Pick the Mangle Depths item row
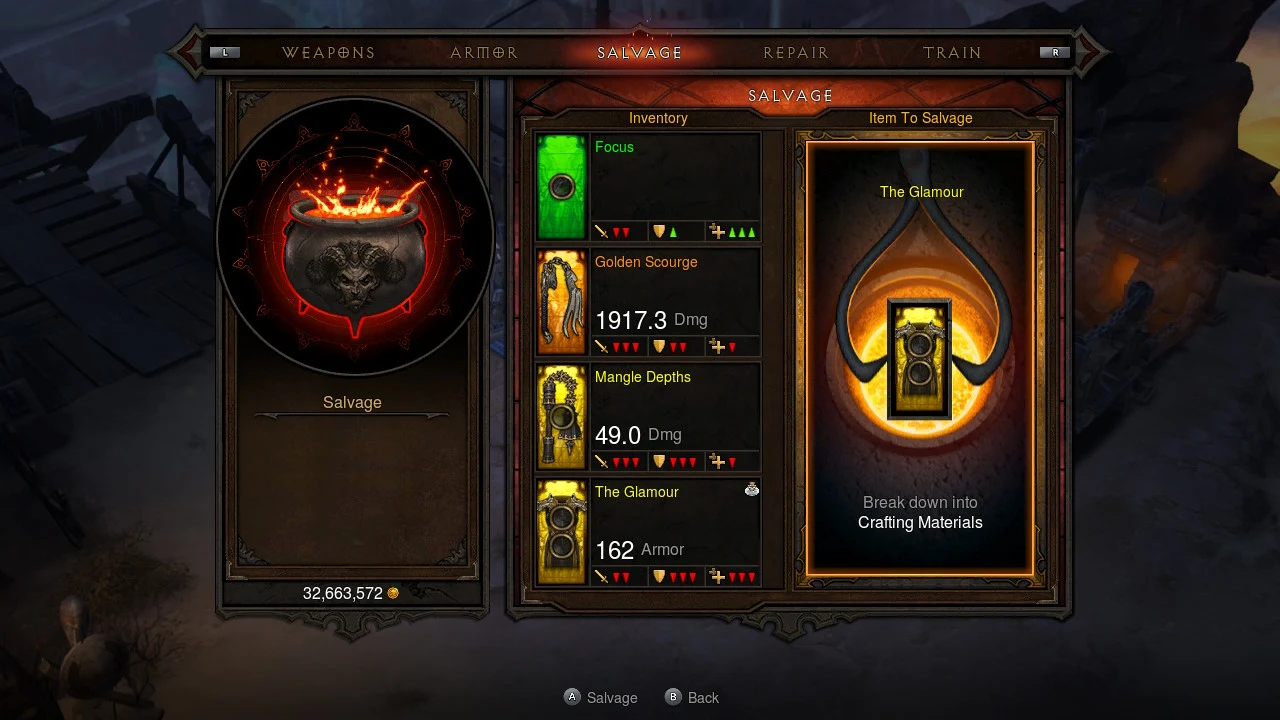This screenshot has width=1280, height=720. tap(648, 417)
